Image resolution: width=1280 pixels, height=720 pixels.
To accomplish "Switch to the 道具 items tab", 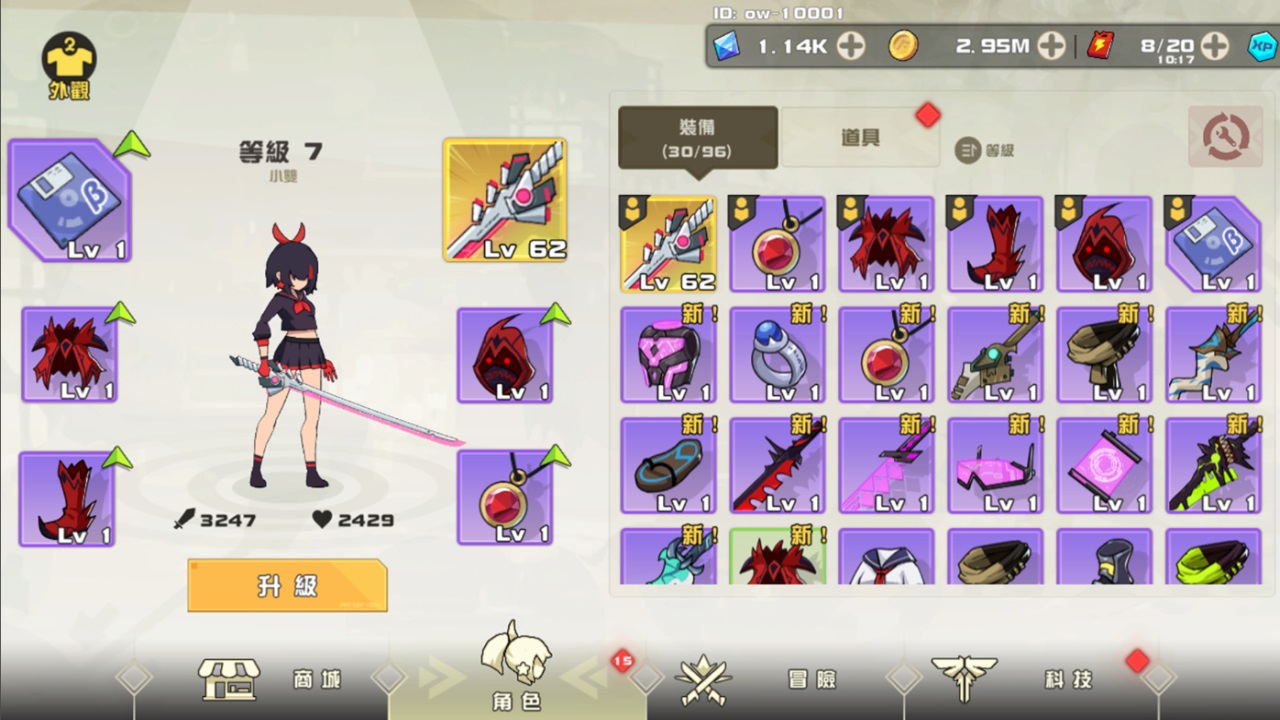I will 860,138.
